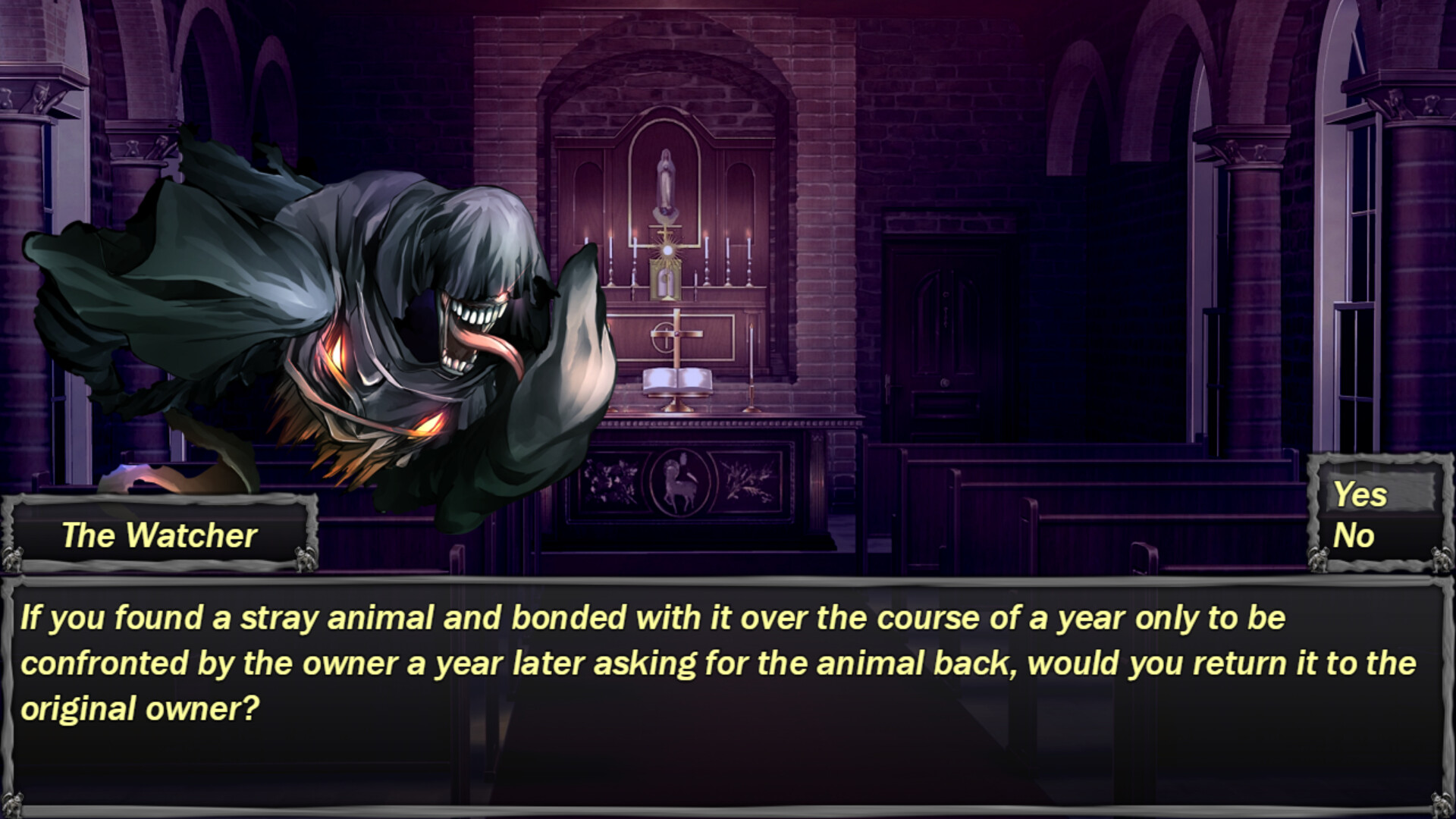Screen dimensions: 1456x819
Task: Click The Watcher name plate
Action: (x=159, y=536)
